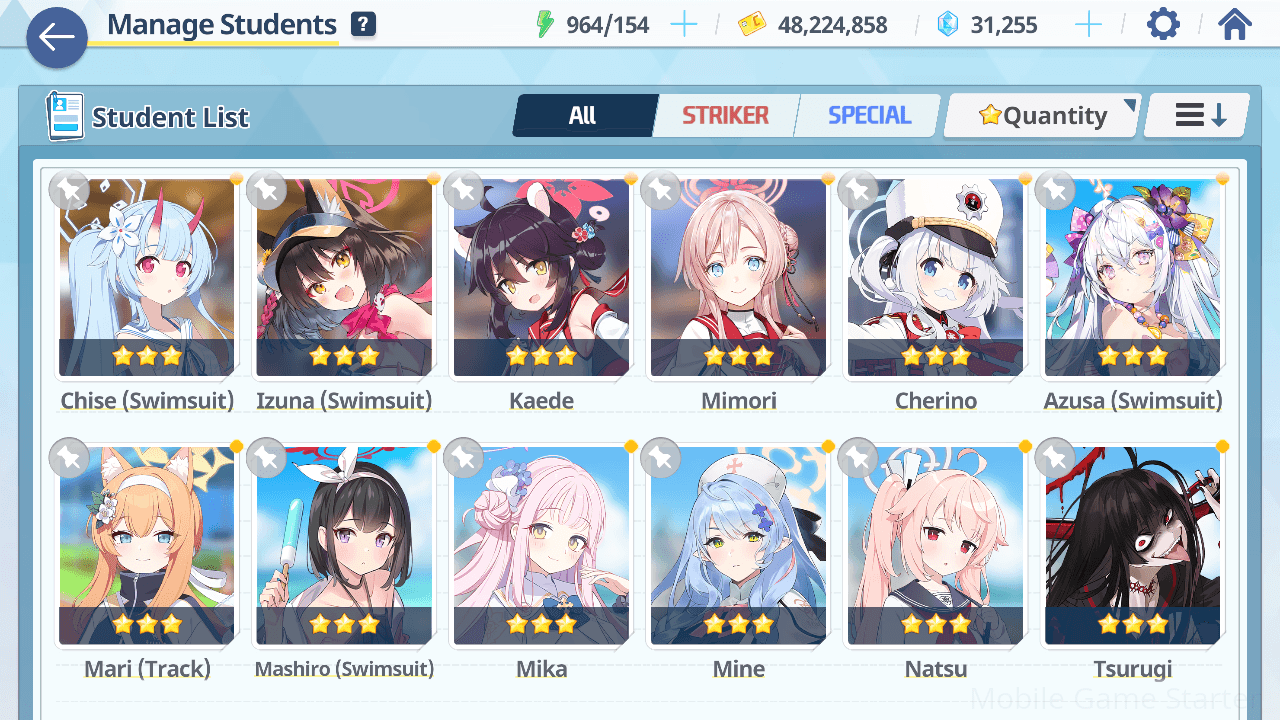Open the Manage Students help icon

(x=364, y=25)
